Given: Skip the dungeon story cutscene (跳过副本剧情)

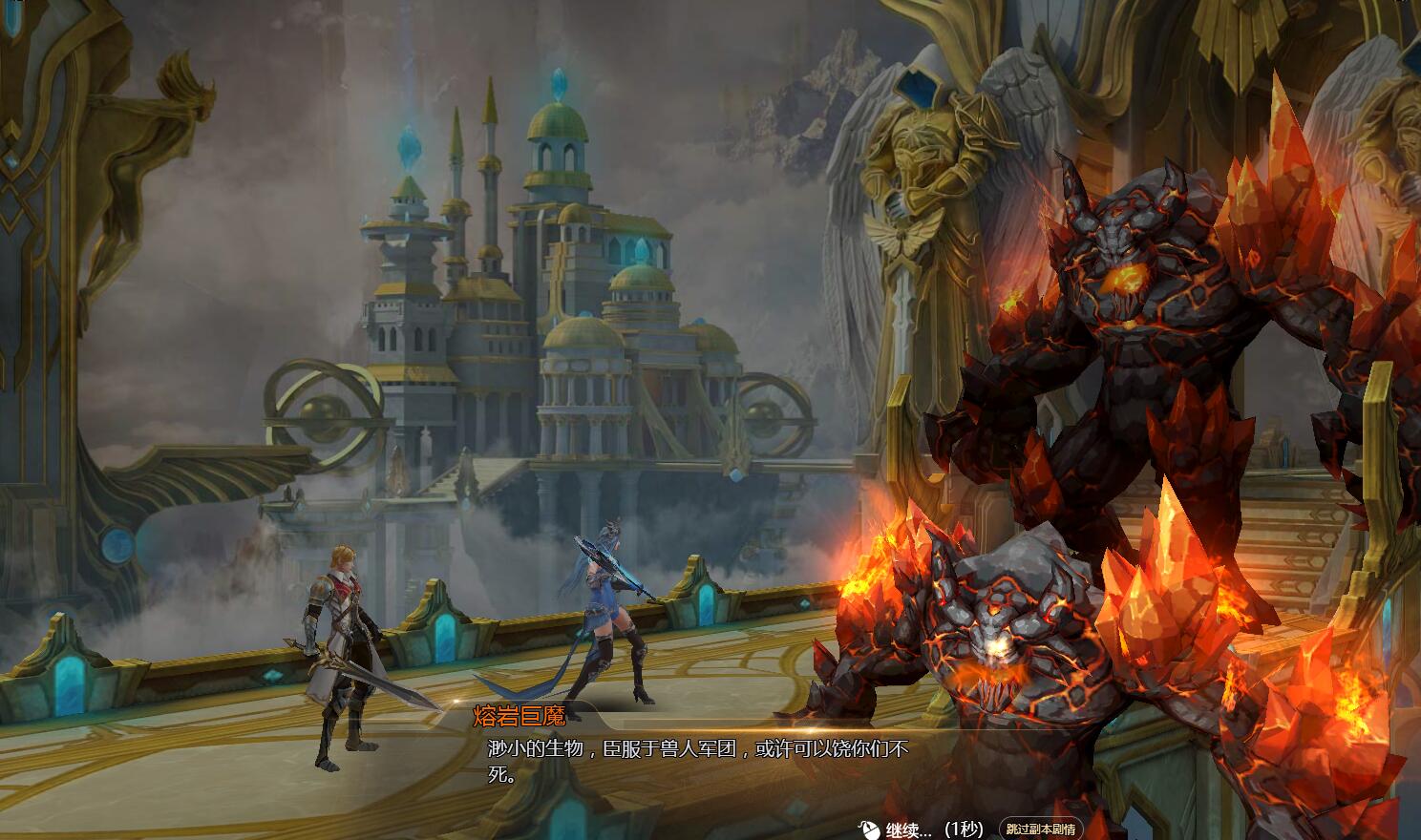Looking at the screenshot, I should point(1041,829).
